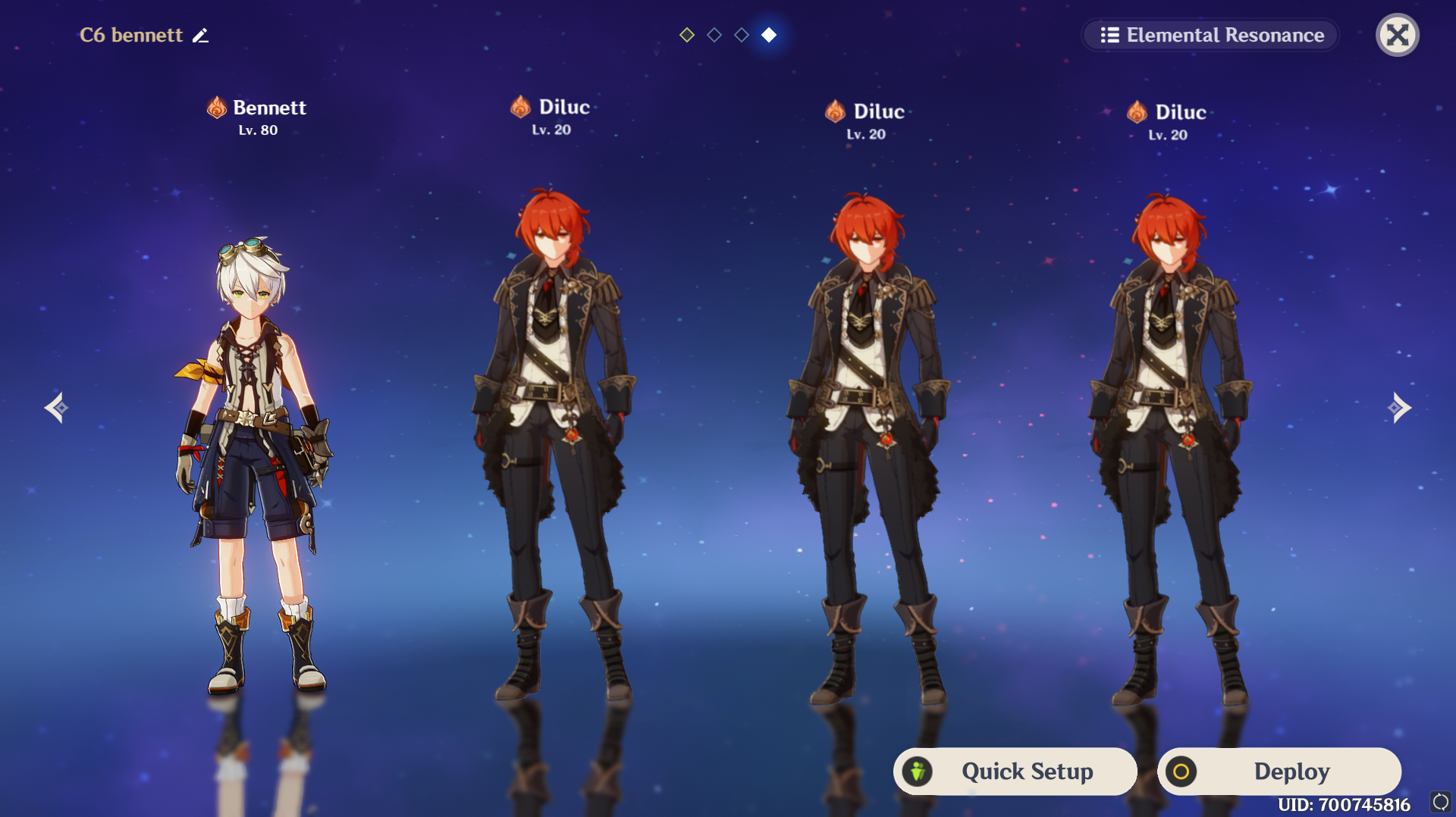Image resolution: width=1456 pixels, height=817 pixels.
Task: Edit the team name with the pencil icon
Action: pyautogui.click(x=200, y=35)
